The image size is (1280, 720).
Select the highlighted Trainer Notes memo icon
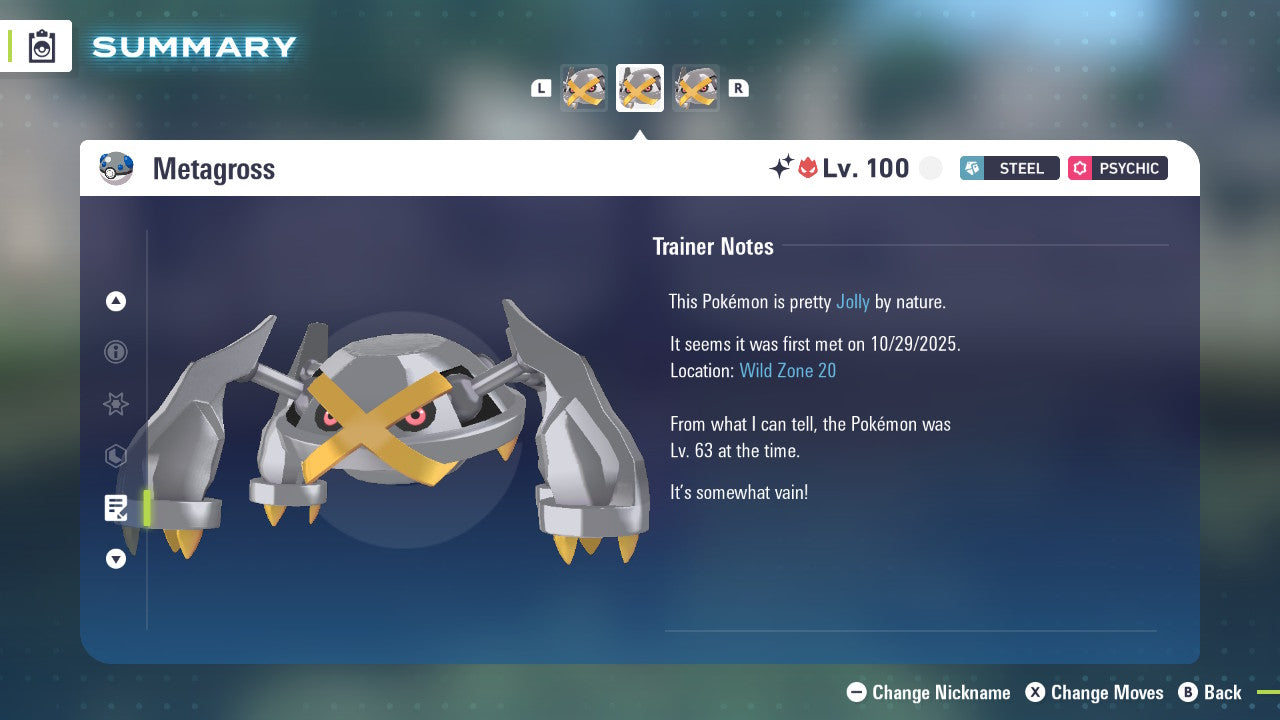coord(116,508)
